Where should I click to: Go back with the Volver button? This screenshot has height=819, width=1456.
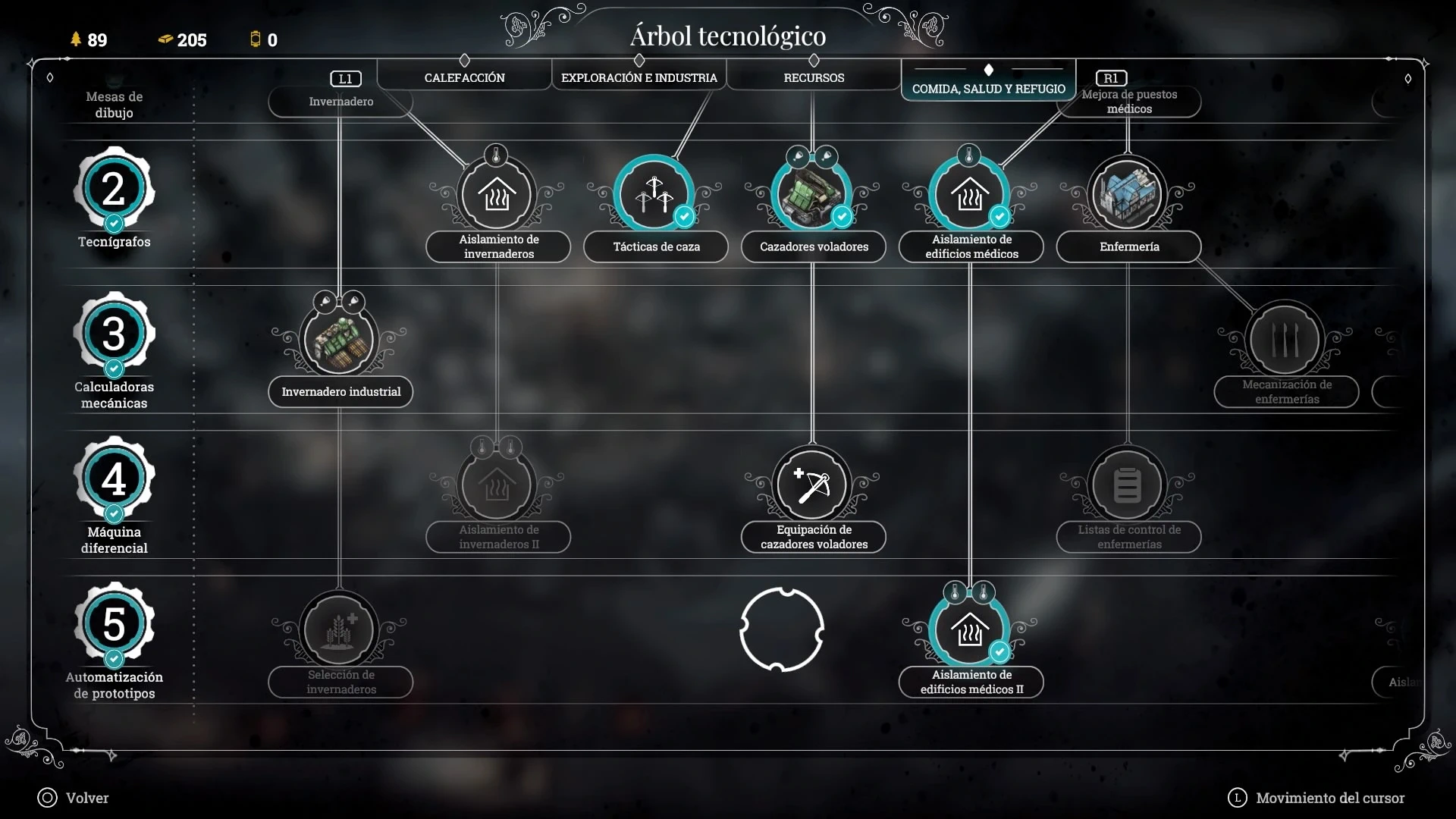pyautogui.click(x=74, y=798)
